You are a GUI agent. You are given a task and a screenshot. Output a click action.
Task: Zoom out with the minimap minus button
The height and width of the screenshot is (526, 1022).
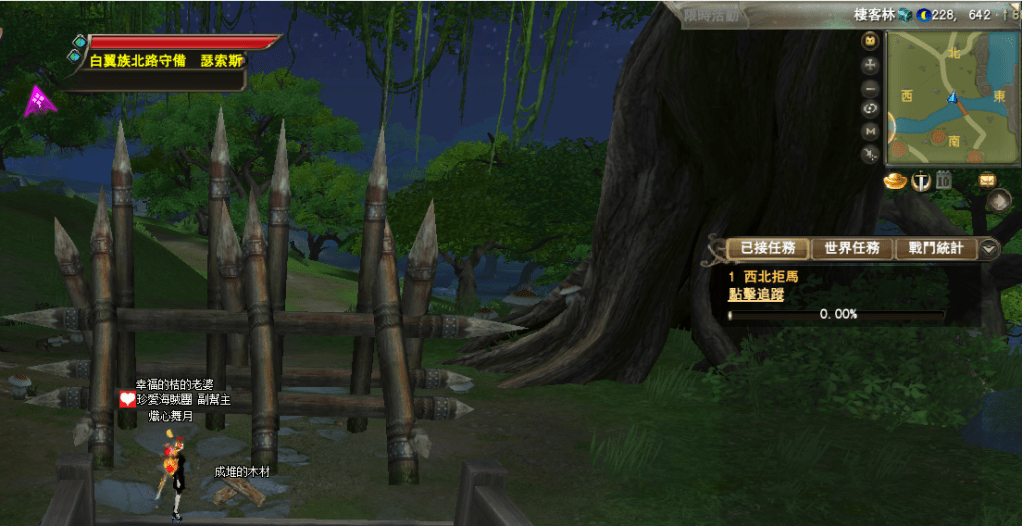pyautogui.click(x=870, y=87)
